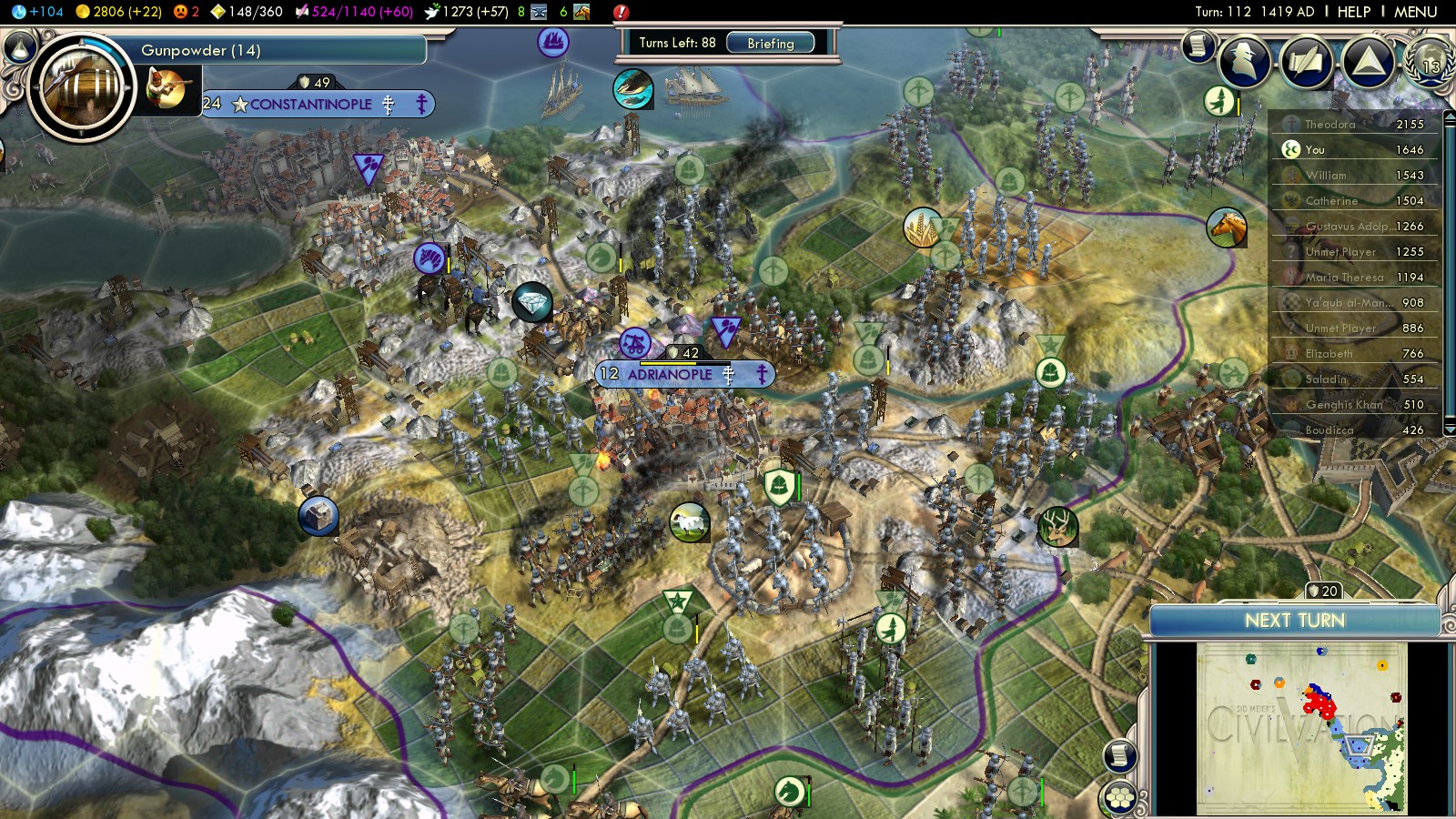This screenshot has width=1456, height=819.
Task: Click the Gunpowder research progress bar
Action: pyautogui.click(x=282, y=50)
